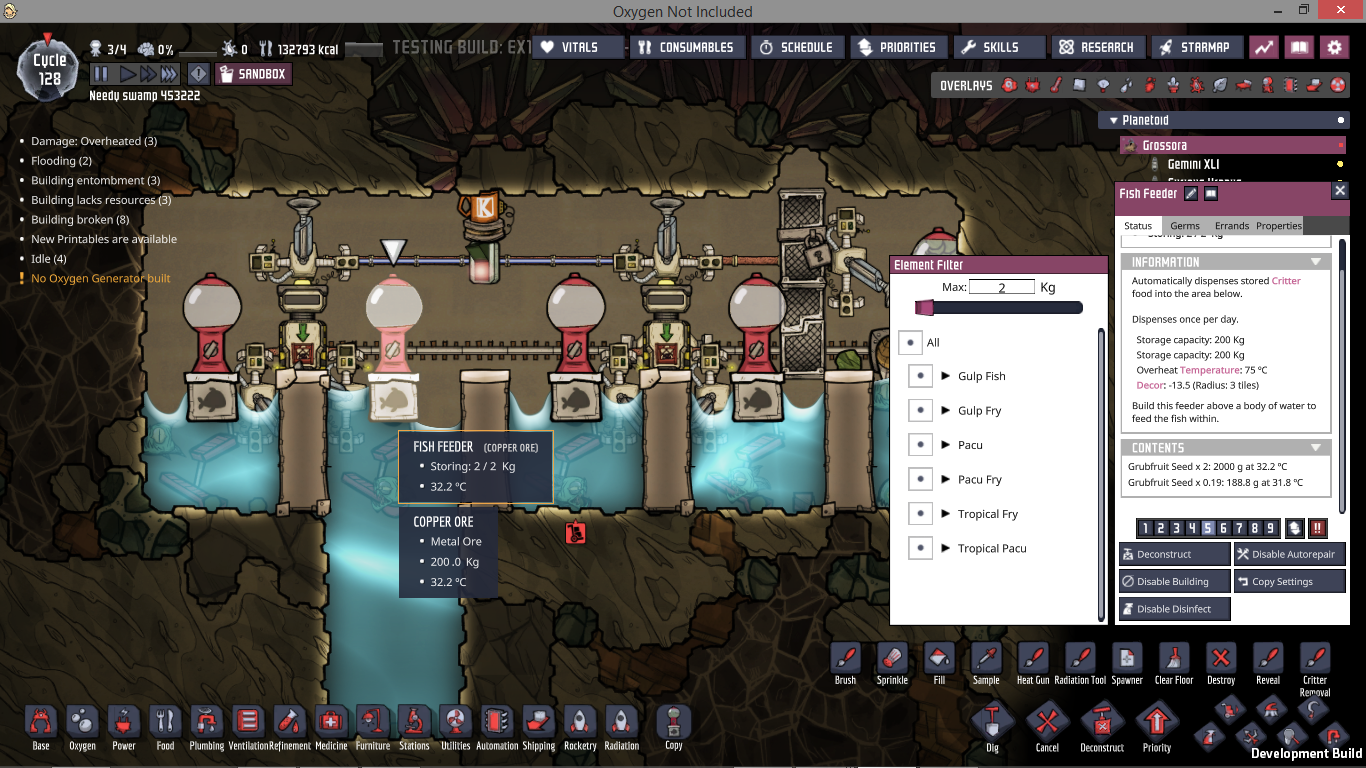Choose the sandbox Heat Gun tool
The width and height of the screenshot is (1366, 768).
coord(1033,662)
